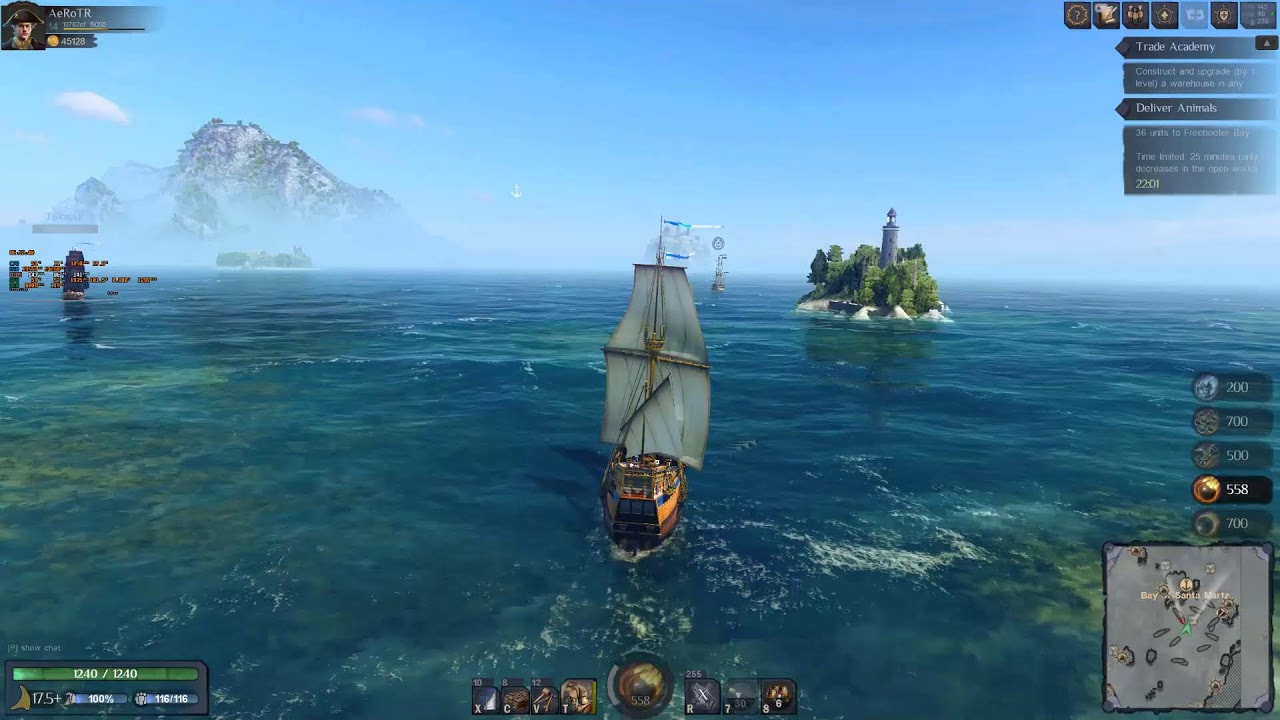This screenshot has width=1280, height=720.
Task: Open the shield emblem guild menu
Action: 1224,15
